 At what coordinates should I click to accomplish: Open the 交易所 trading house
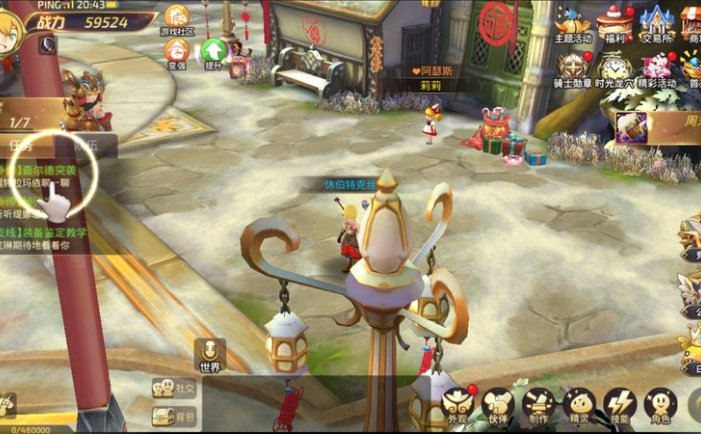click(x=655, y=22)
